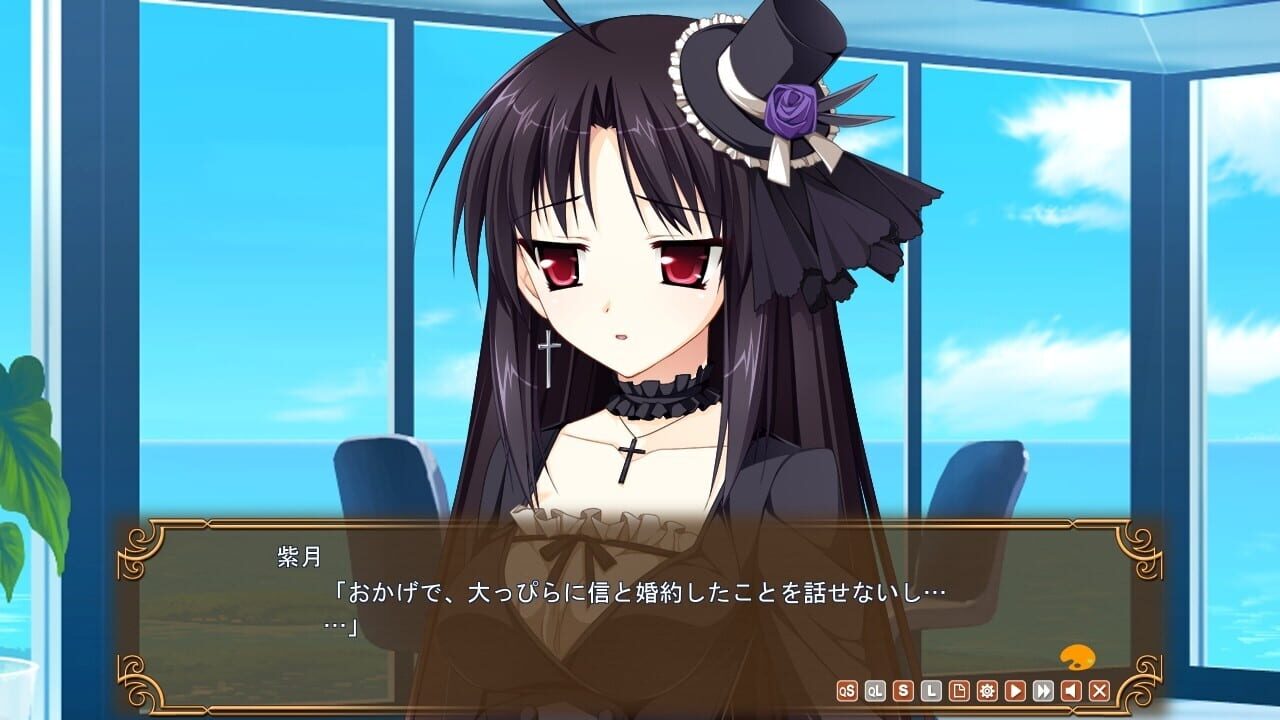Viewport: 1280px width, 720px height.
Task: Mute audio with the speaker icon
Action: 1069,690
